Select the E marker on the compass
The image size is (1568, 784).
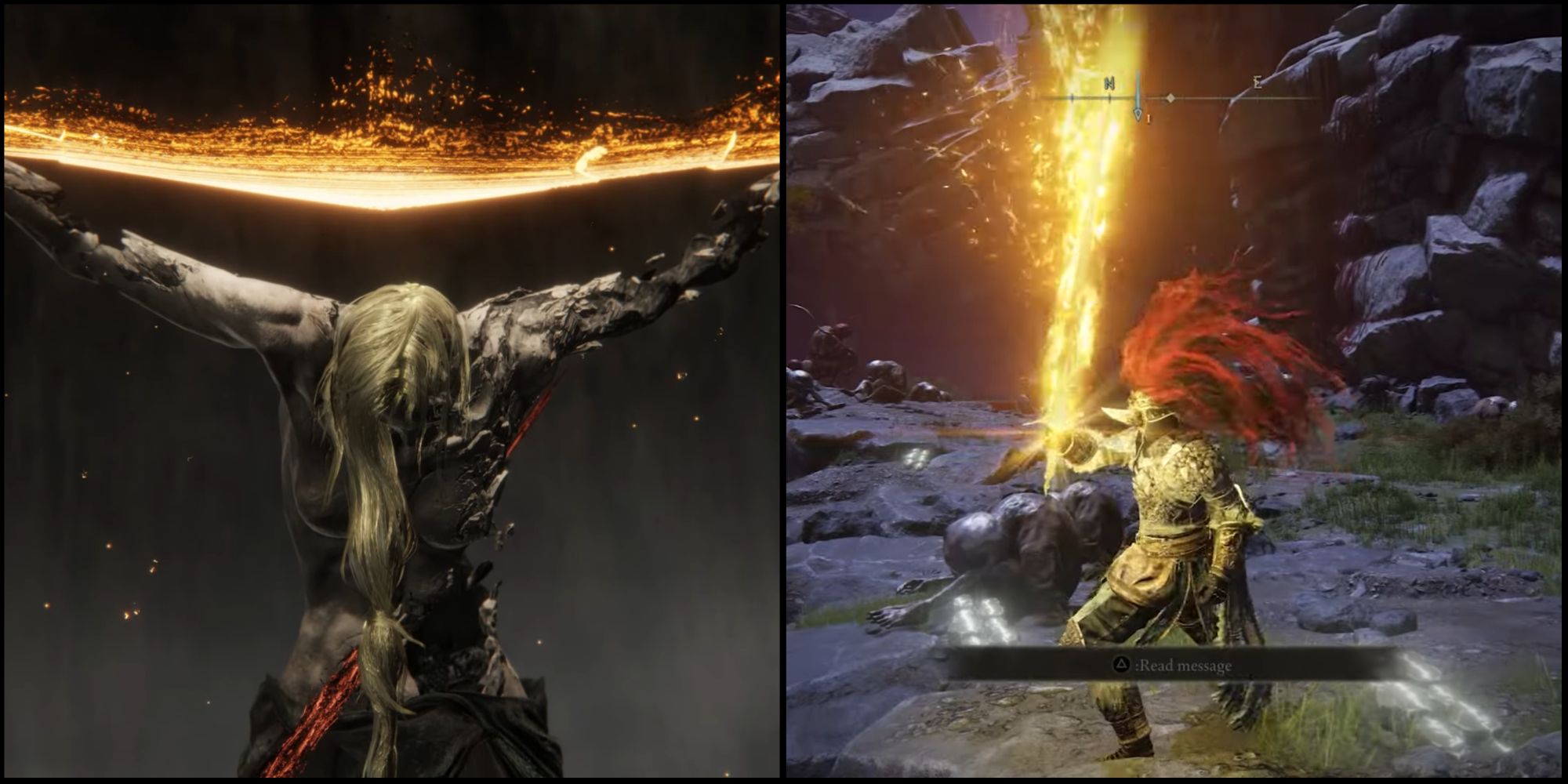[1256, 82]
